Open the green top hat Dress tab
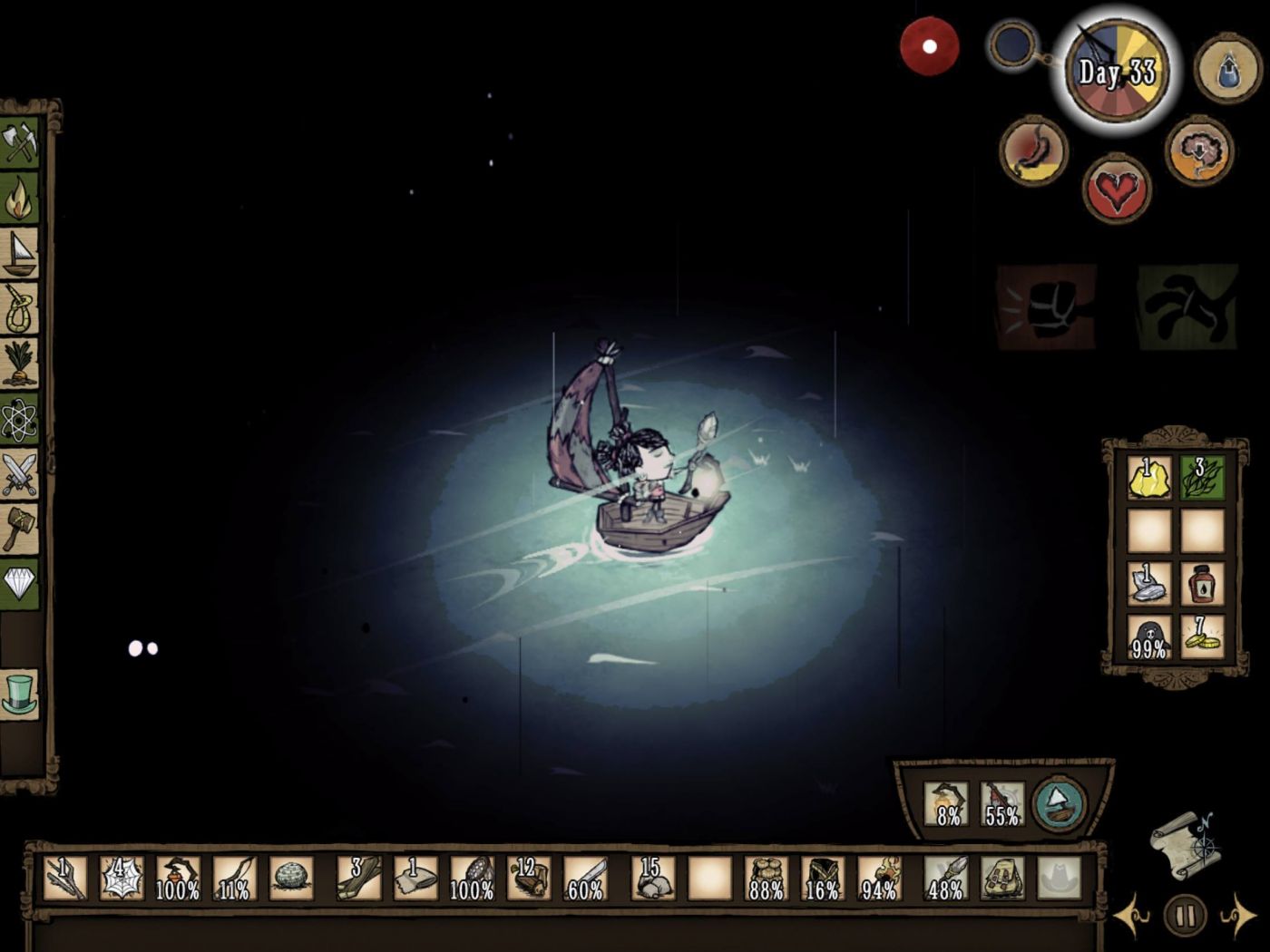1270x952 pixels. click(x=19, y=694)
